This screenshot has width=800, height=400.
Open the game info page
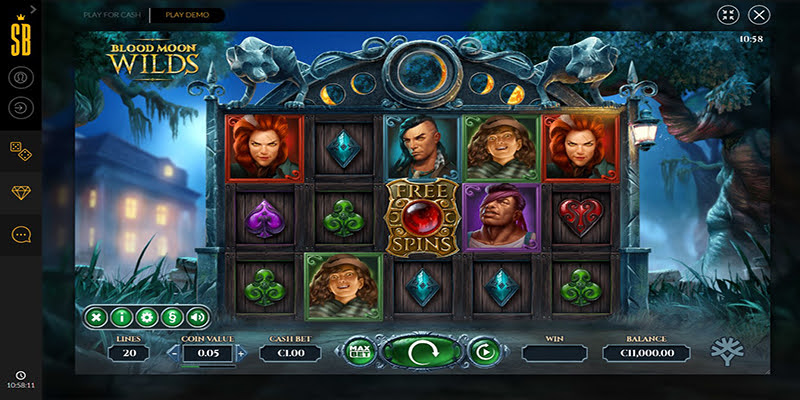coord(122,318)
